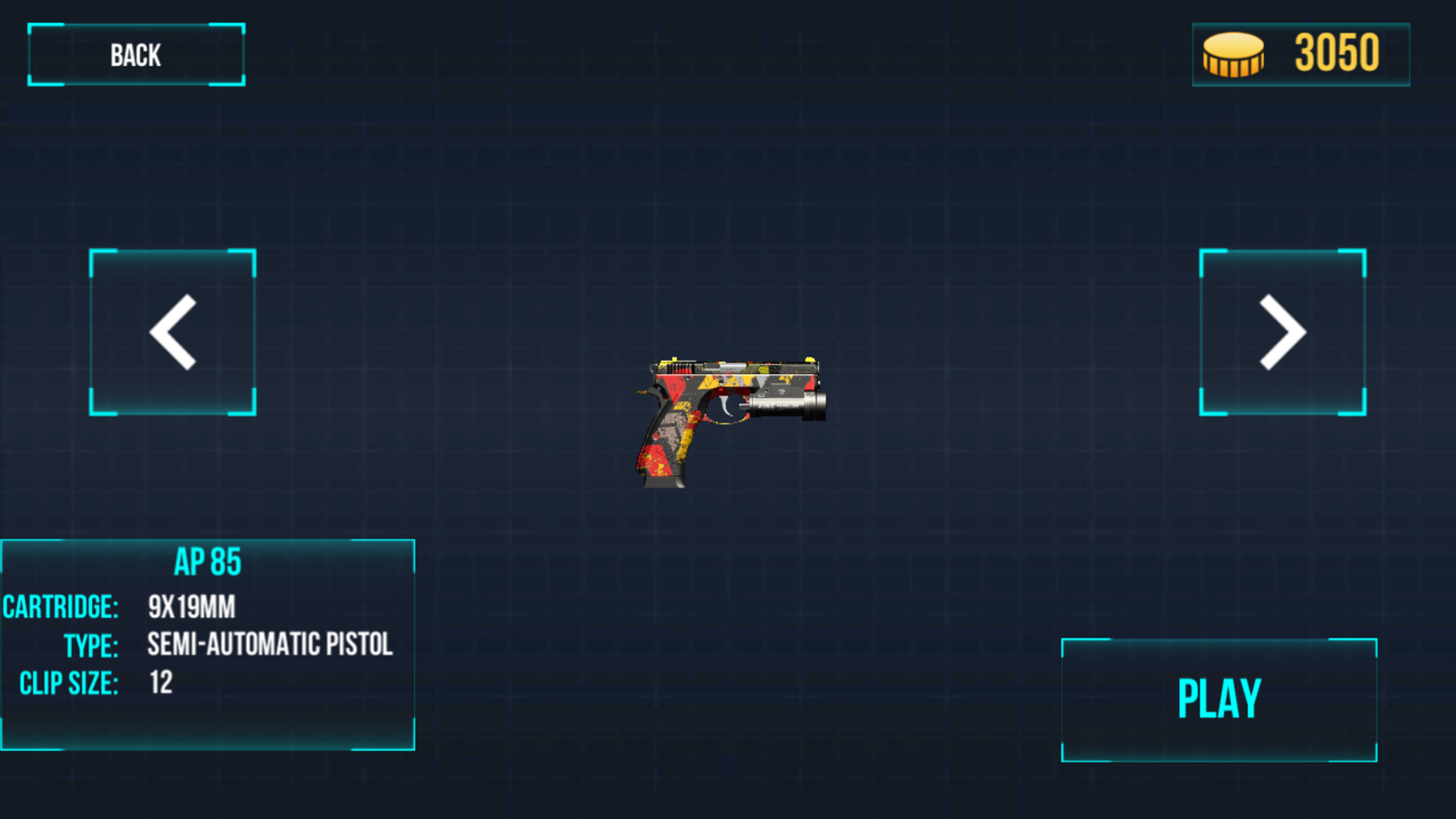The height and width of the screenshot is (819, 1456).
Task: Click the right navigation bracket frame
Action: [x=1282, y=331]
